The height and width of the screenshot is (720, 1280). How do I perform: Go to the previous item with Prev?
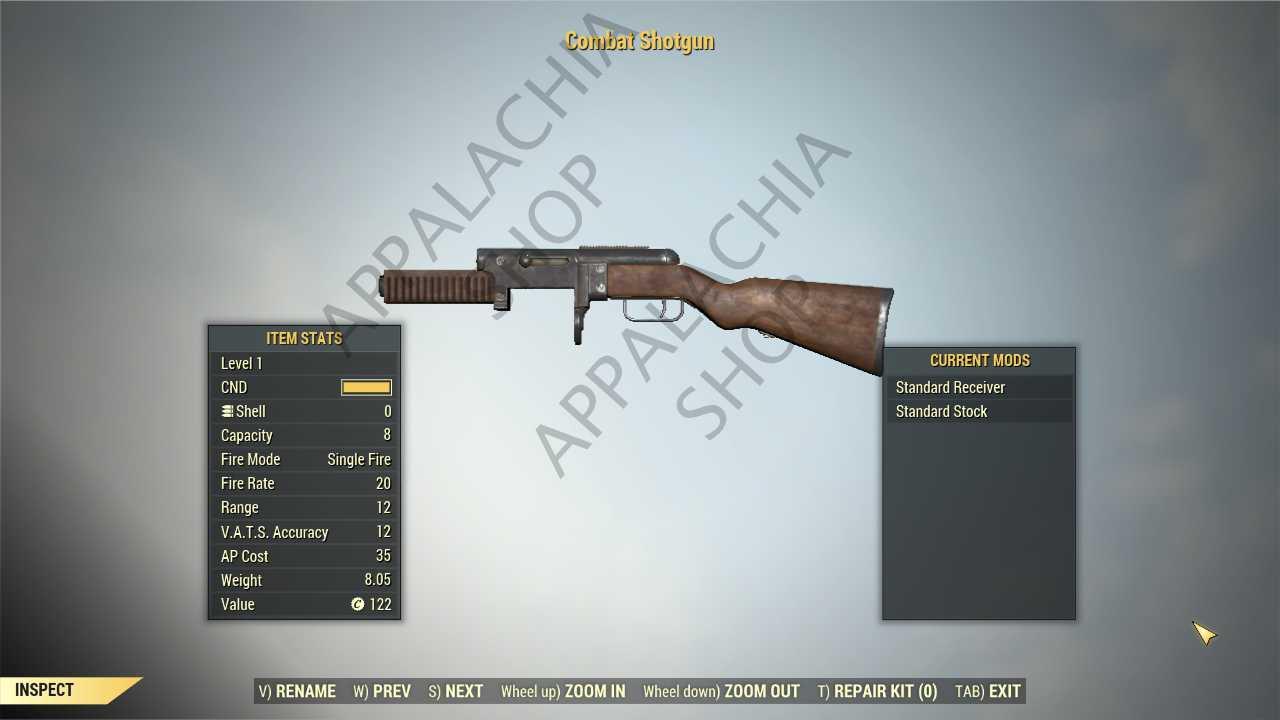pos(382,691)
